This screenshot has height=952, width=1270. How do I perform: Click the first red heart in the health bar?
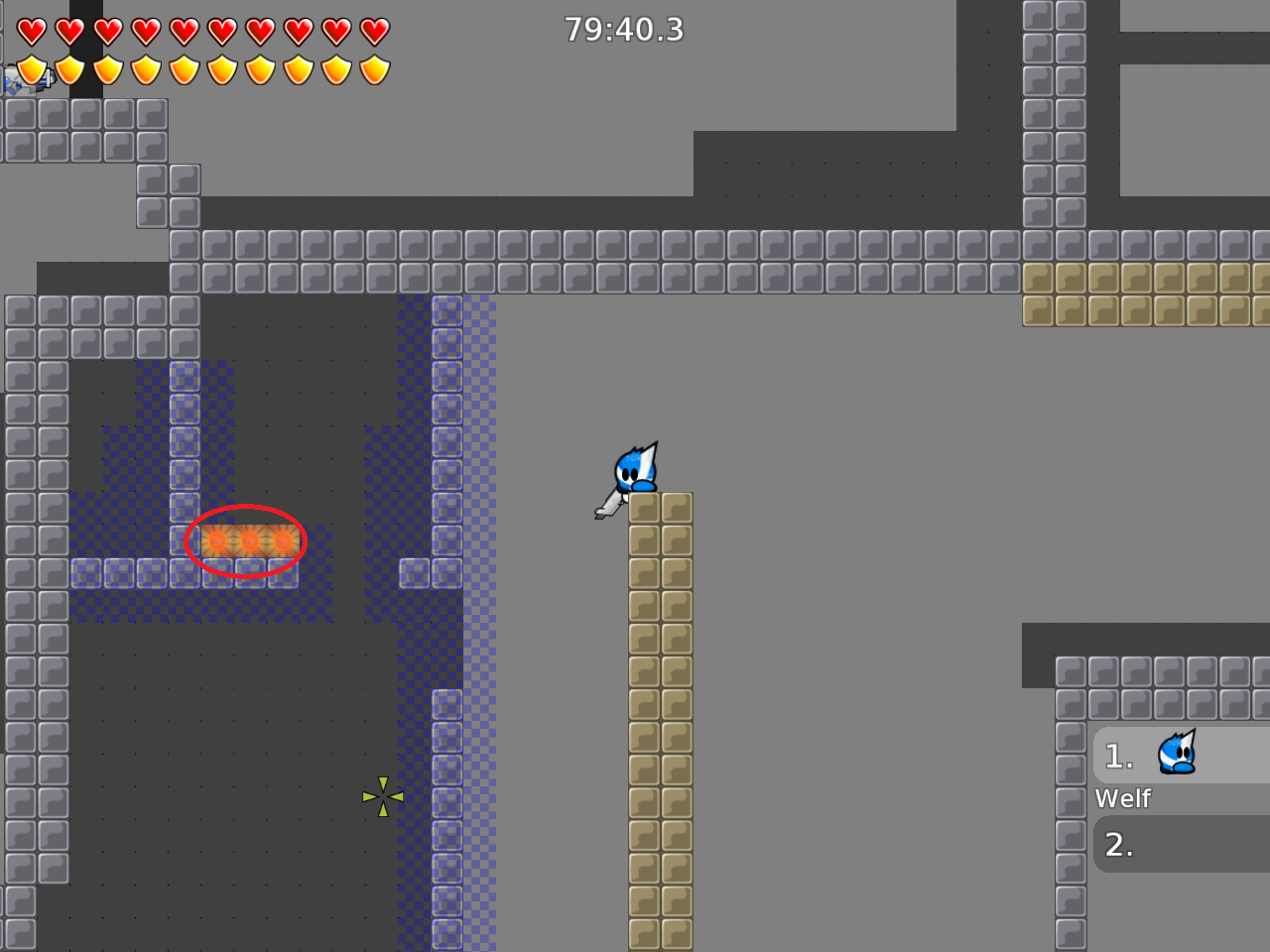(x=30, y=30)
